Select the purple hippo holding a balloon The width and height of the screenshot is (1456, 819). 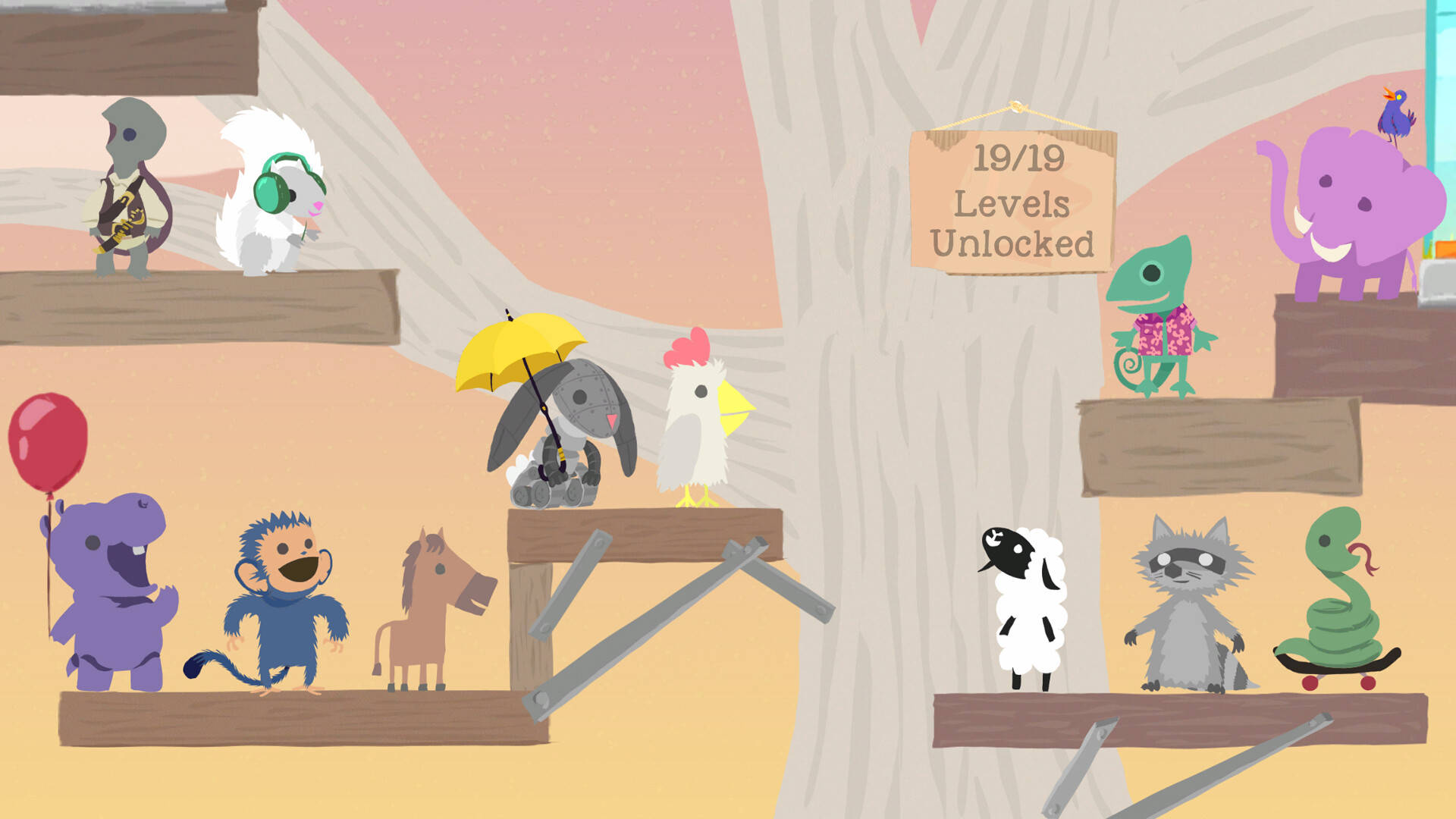[114, 591]
